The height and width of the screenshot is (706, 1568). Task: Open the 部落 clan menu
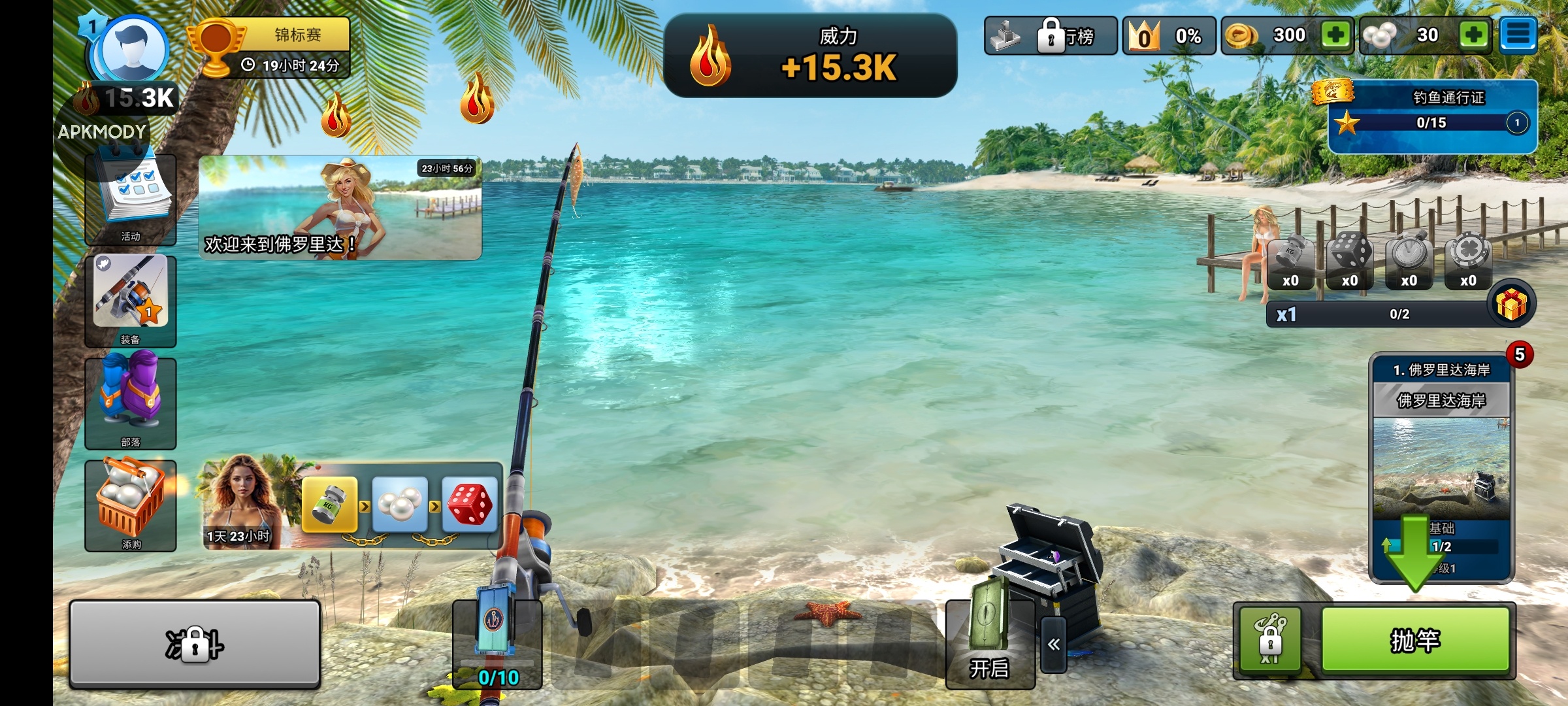pyautogui.click(x=131, y=403)
